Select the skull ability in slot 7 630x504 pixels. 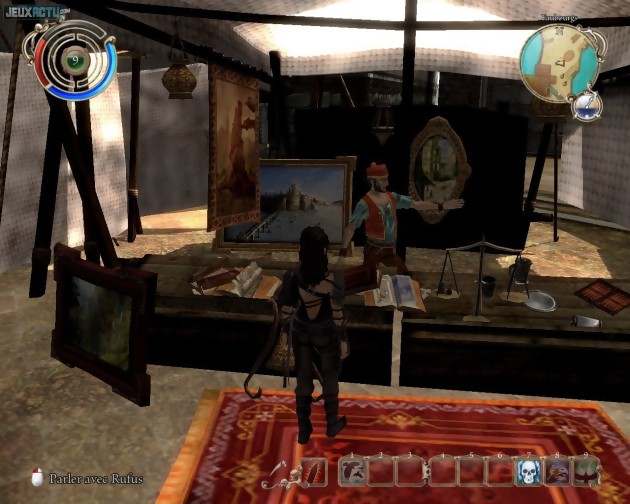(527, 471)
